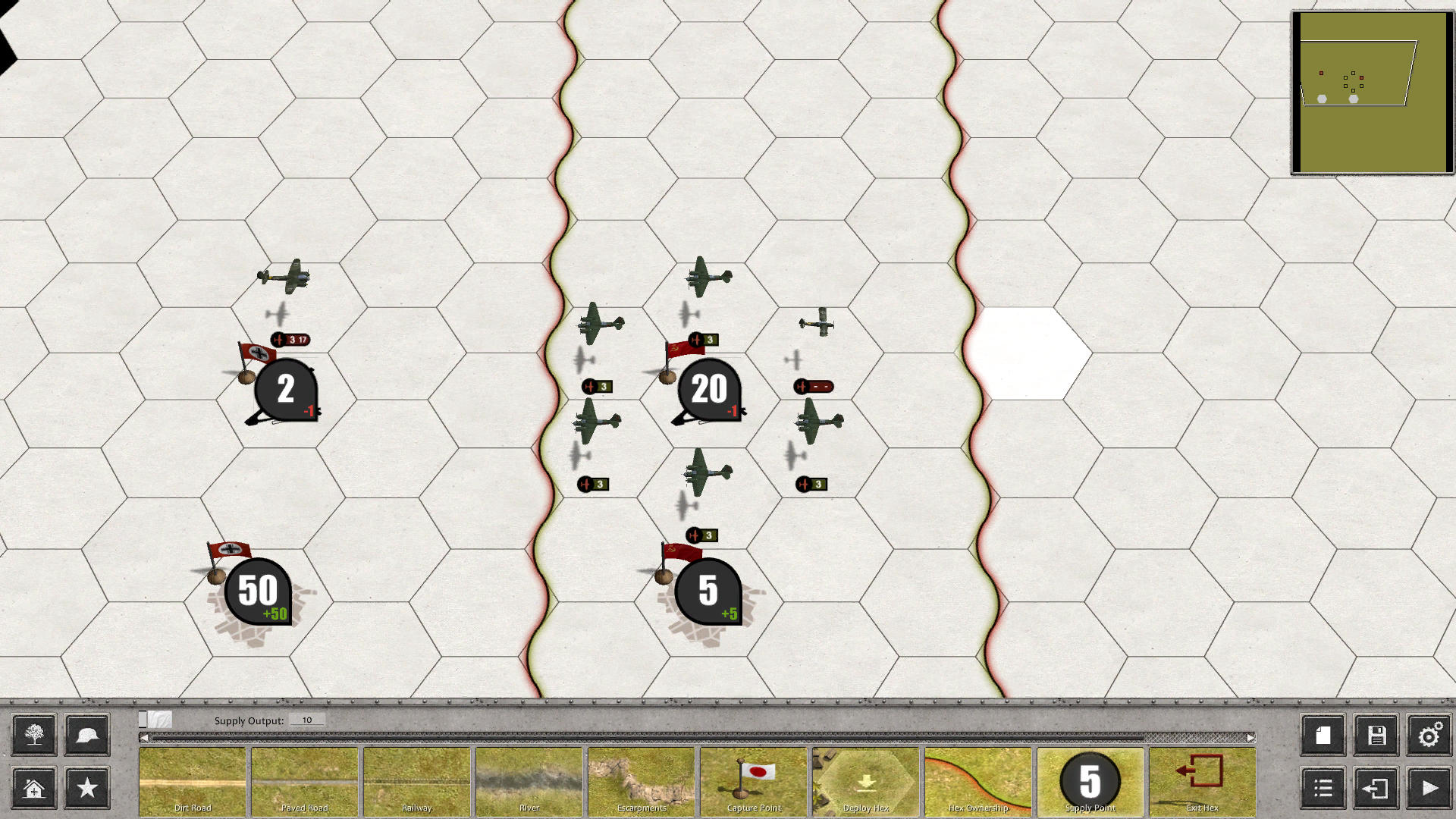Toggle Deploy Hex placement mode
The height and width of the screenshot is (819, 1456).
click(864, 781)
